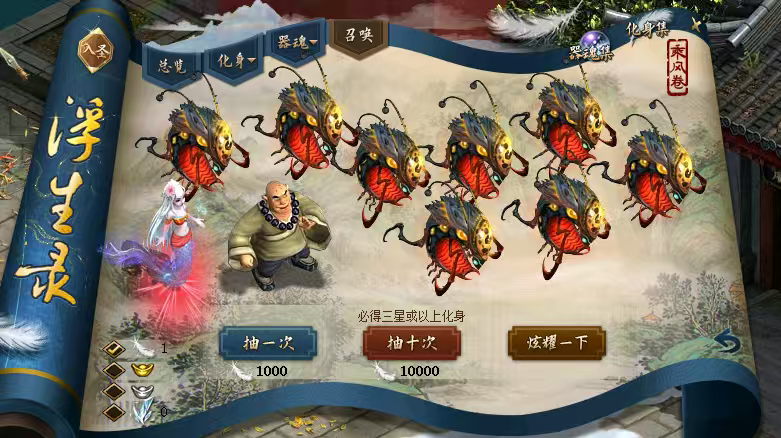The image size is (781, 438).
Task: Click the 入圣 hexagon badge
Action: point(97,53)
